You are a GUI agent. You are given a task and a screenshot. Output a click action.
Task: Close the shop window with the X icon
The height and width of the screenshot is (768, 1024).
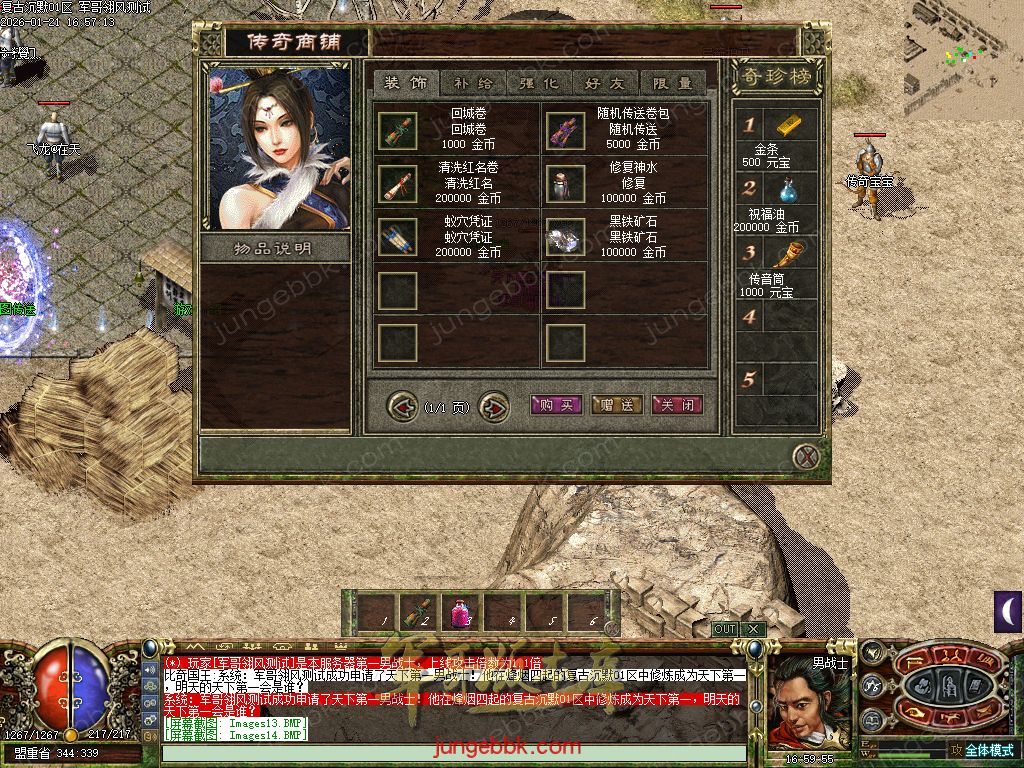[806, 457]
